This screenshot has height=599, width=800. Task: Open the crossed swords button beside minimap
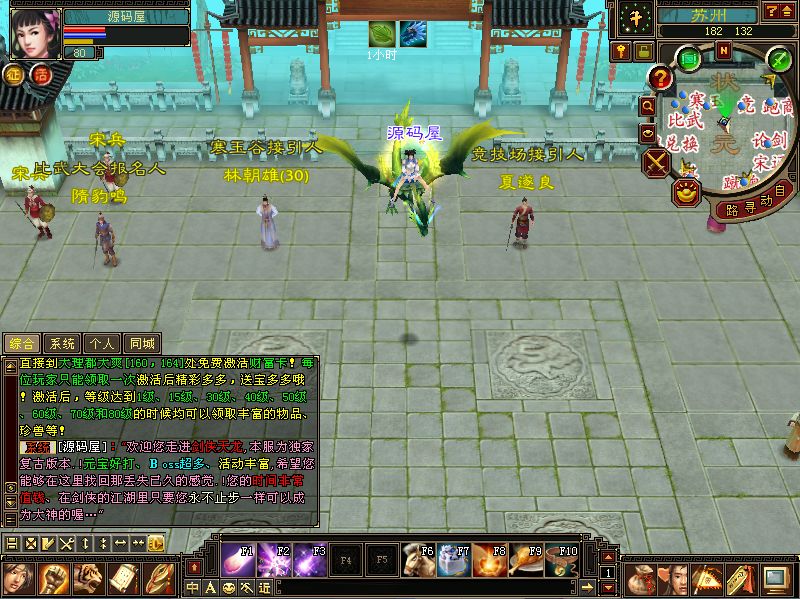pos(657,163)
